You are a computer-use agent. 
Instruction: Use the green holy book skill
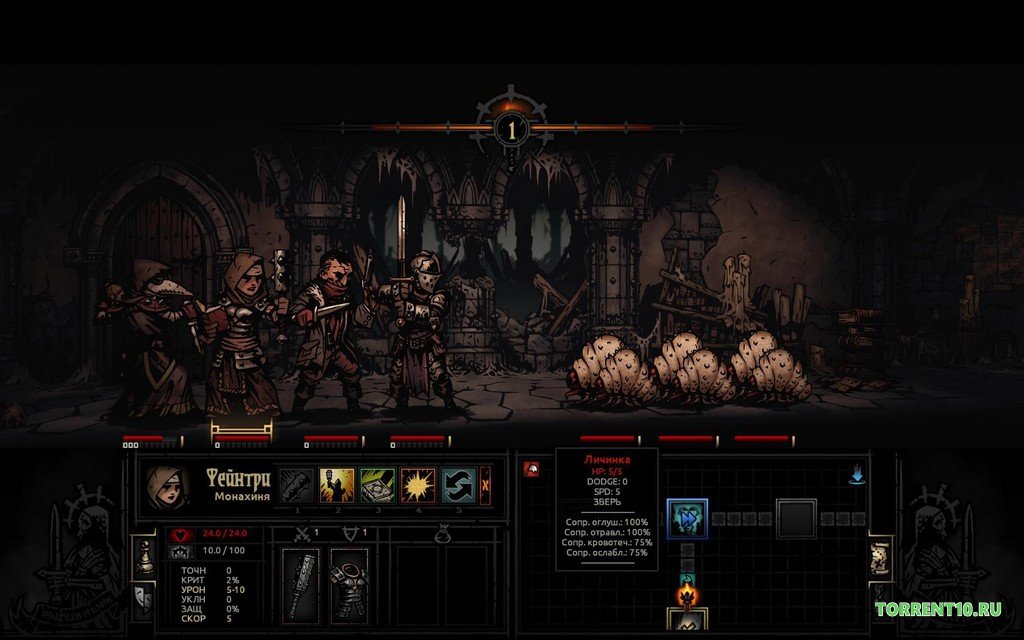click(x=377, y=486)
